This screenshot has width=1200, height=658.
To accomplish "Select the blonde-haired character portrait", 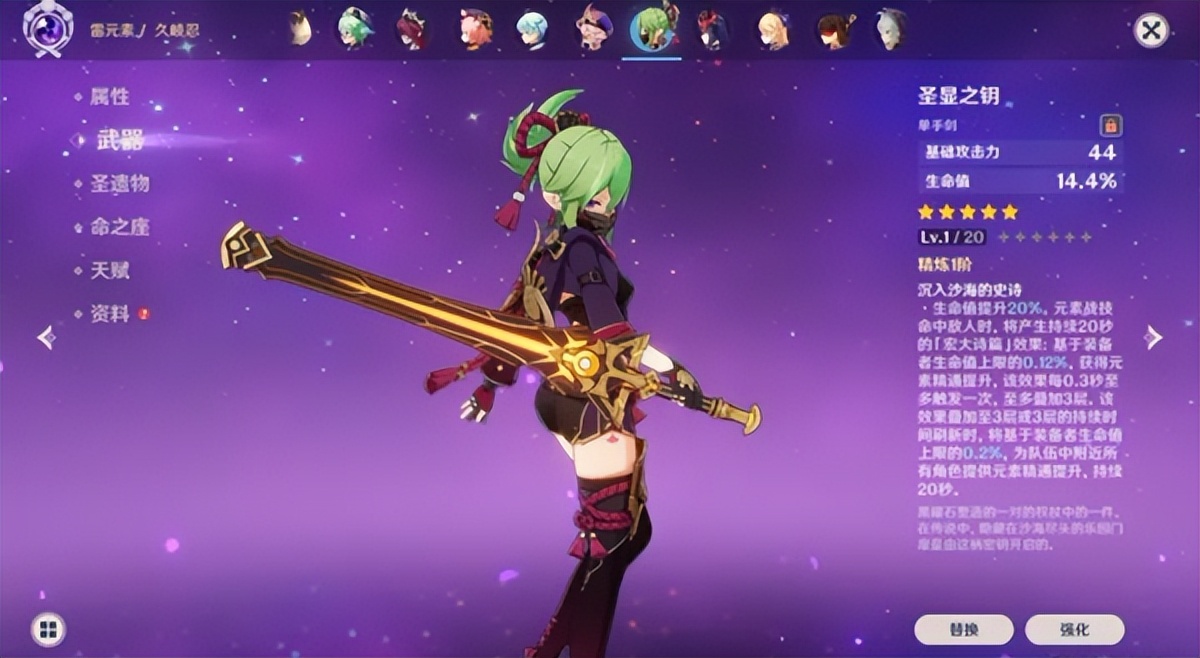I will pyautogui.click(x=772, y=29).
